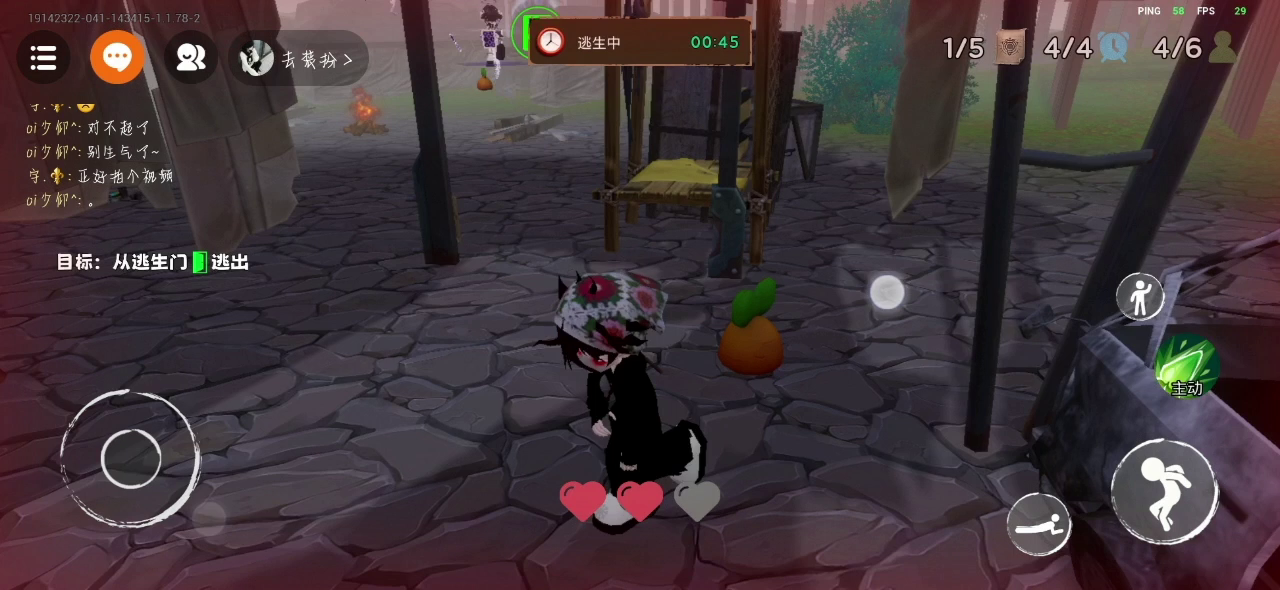The height and width of the screenshot is (590, 1280).
Task: Activate the green 主动 skill
Action: click(1186, 366)
